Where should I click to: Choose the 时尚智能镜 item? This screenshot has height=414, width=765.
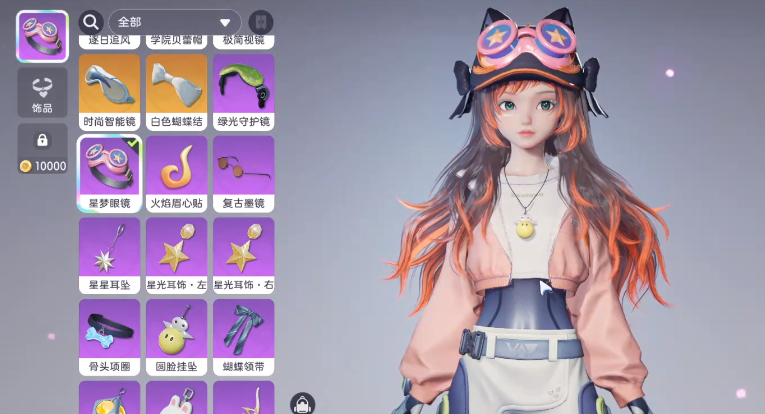click(109, 92)
